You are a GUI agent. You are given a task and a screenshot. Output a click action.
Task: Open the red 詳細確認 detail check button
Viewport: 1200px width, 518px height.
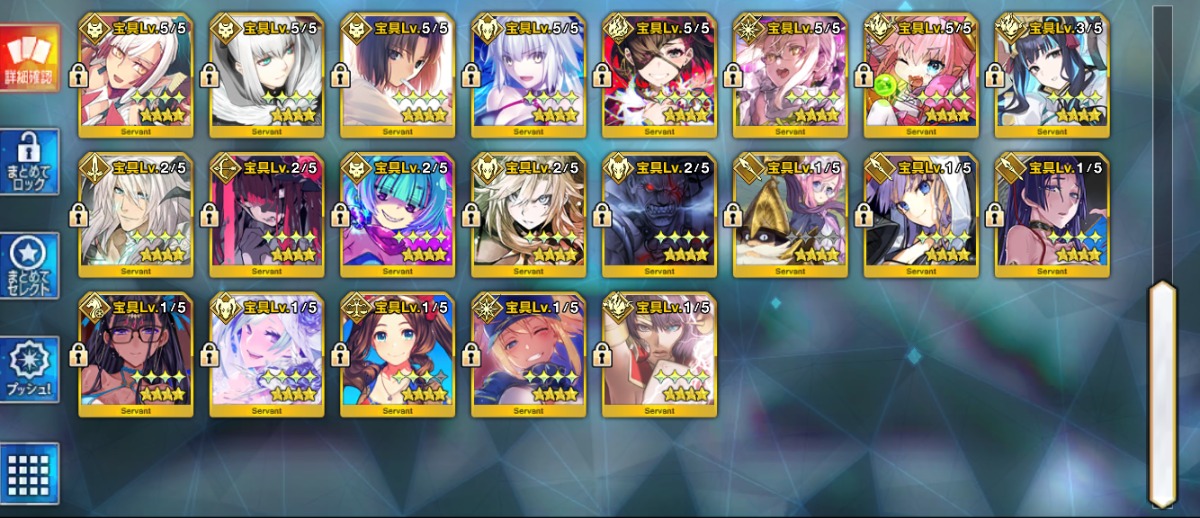30,56
